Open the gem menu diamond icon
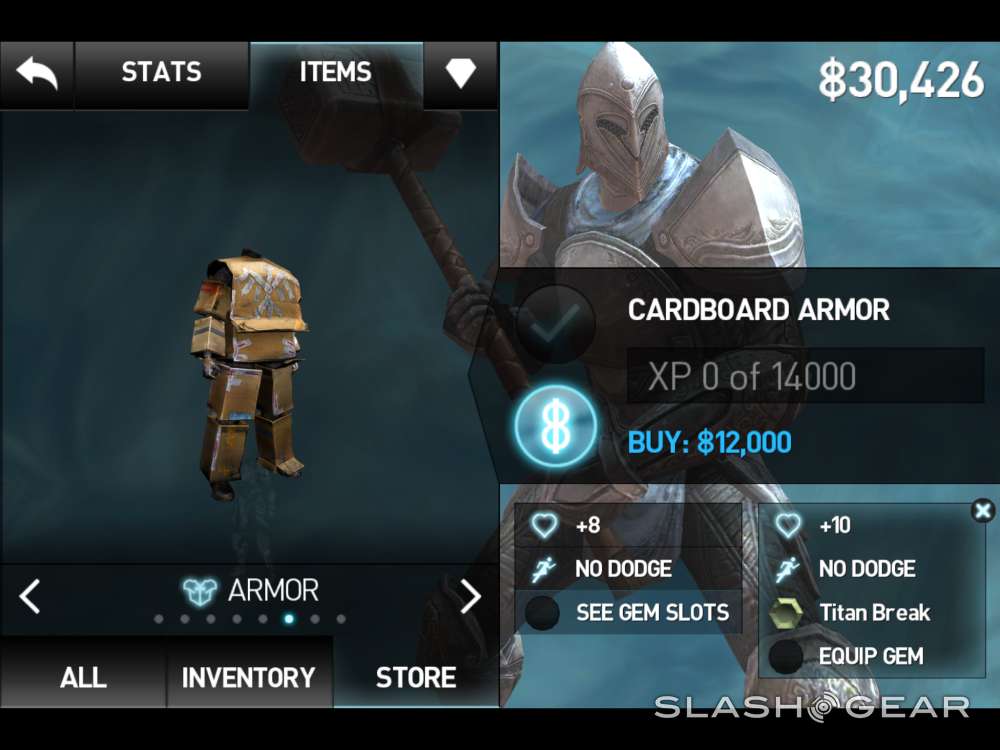Viewport: 1000px width, 750px height. click(x=460, y=74)
